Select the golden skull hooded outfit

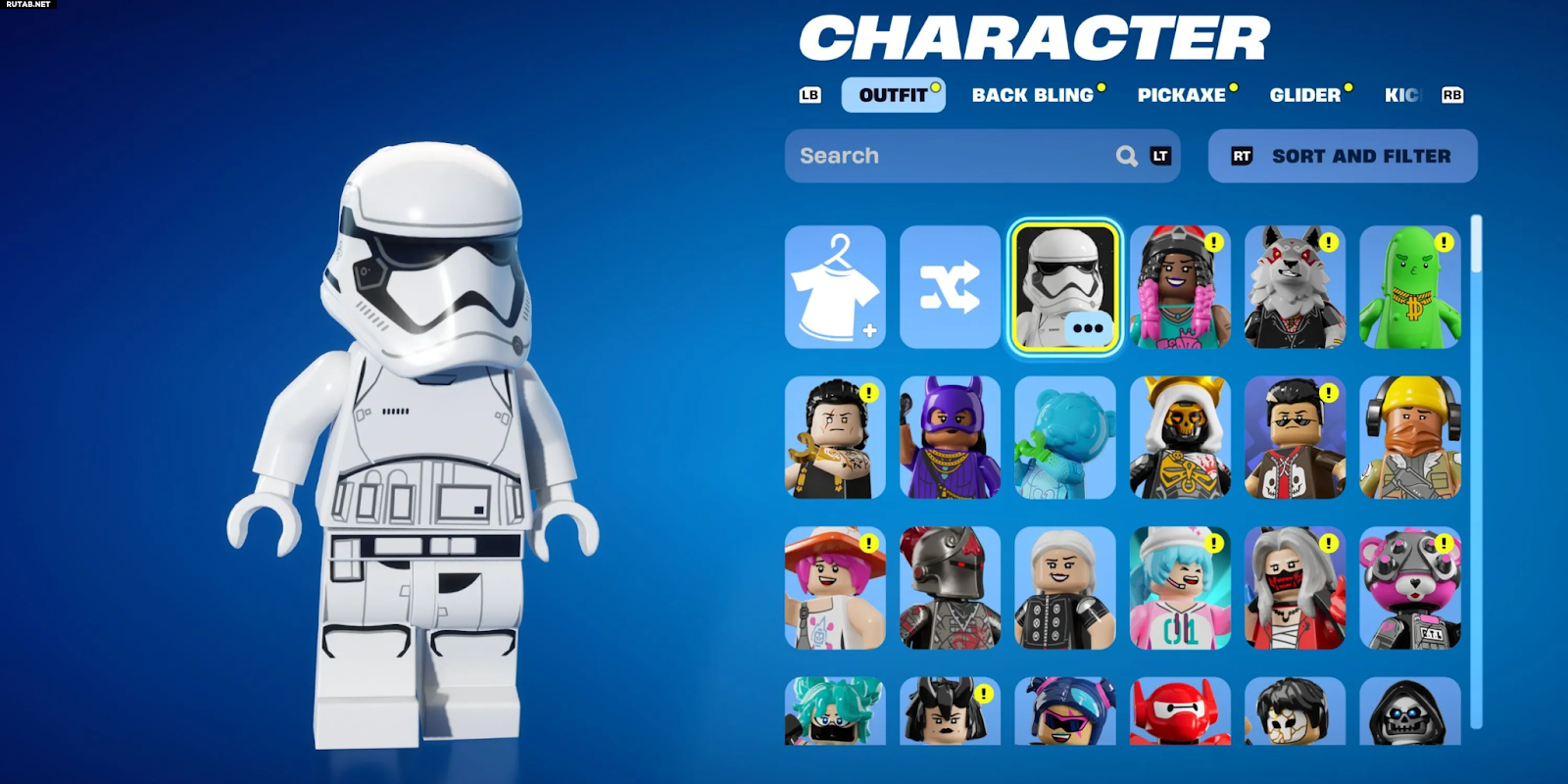click(1180, 438)
